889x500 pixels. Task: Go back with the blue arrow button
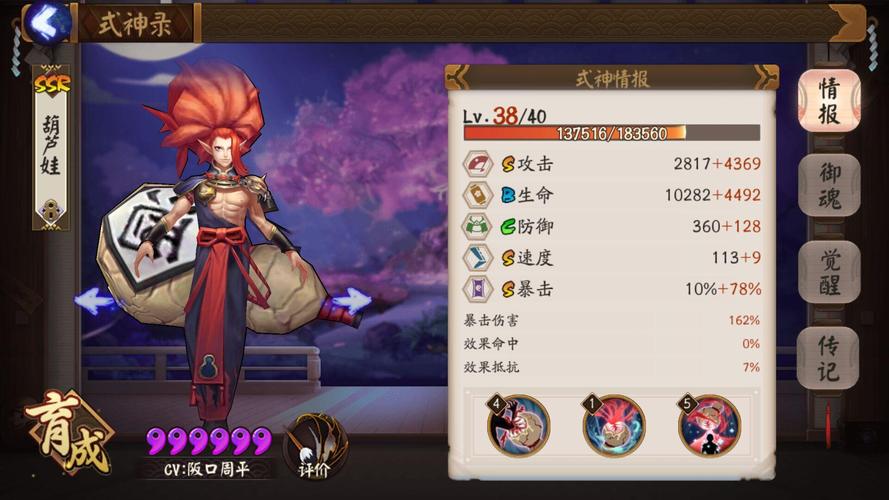pyautogui.click(x=44, y=22)
